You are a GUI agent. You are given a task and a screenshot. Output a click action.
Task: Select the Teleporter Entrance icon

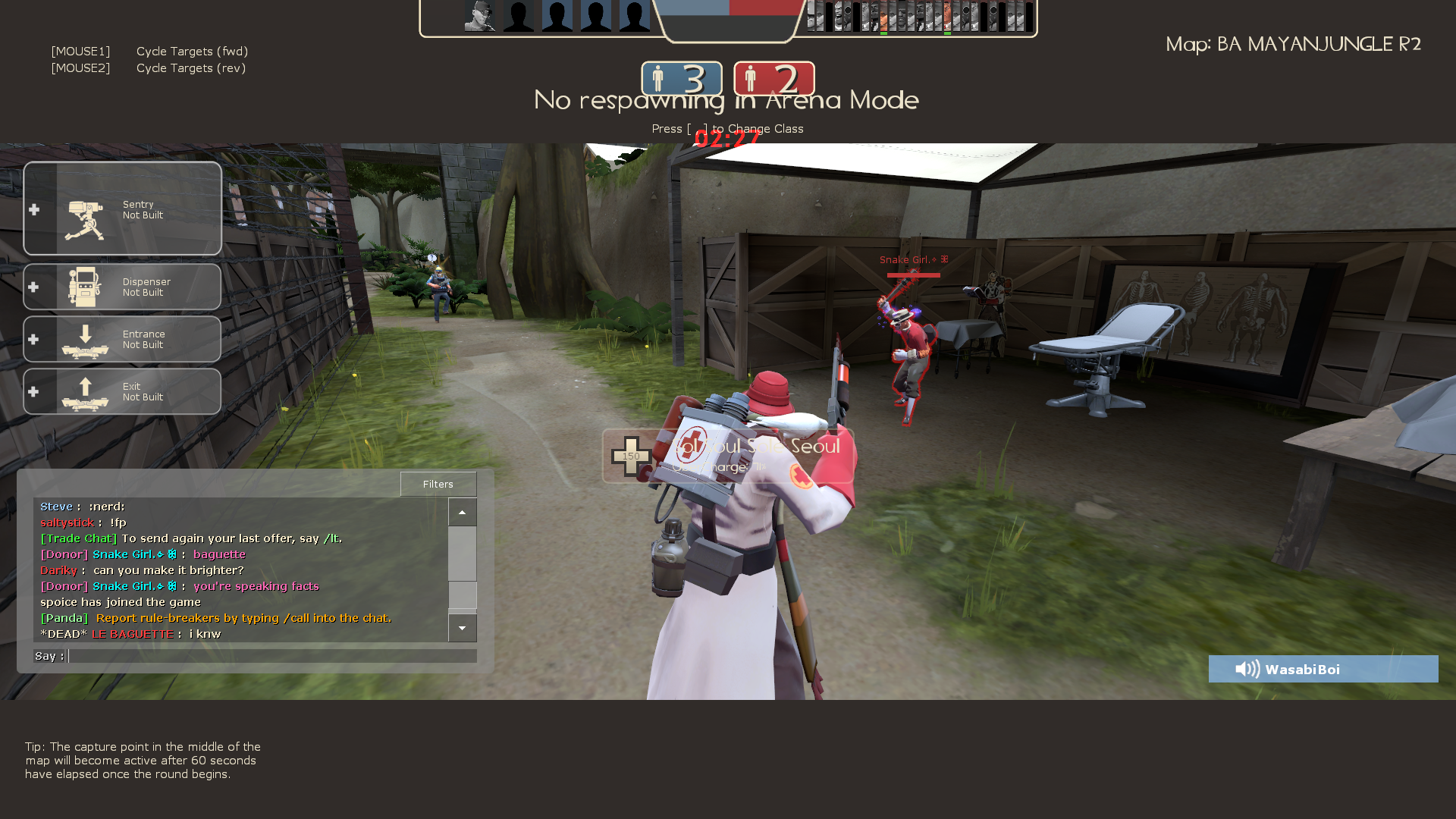[85, 343]
